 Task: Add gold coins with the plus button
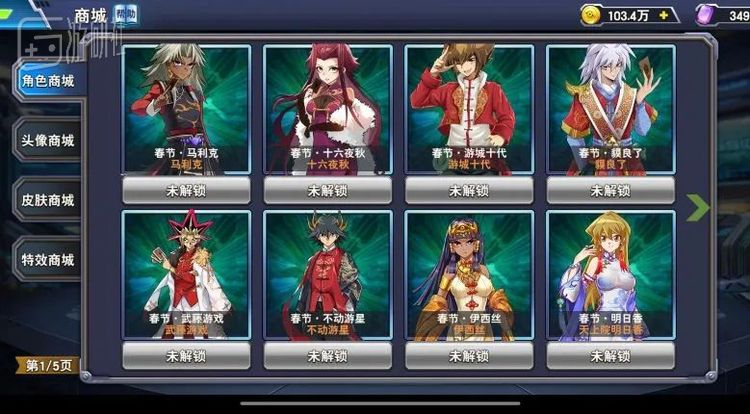(x=662, y=16)
